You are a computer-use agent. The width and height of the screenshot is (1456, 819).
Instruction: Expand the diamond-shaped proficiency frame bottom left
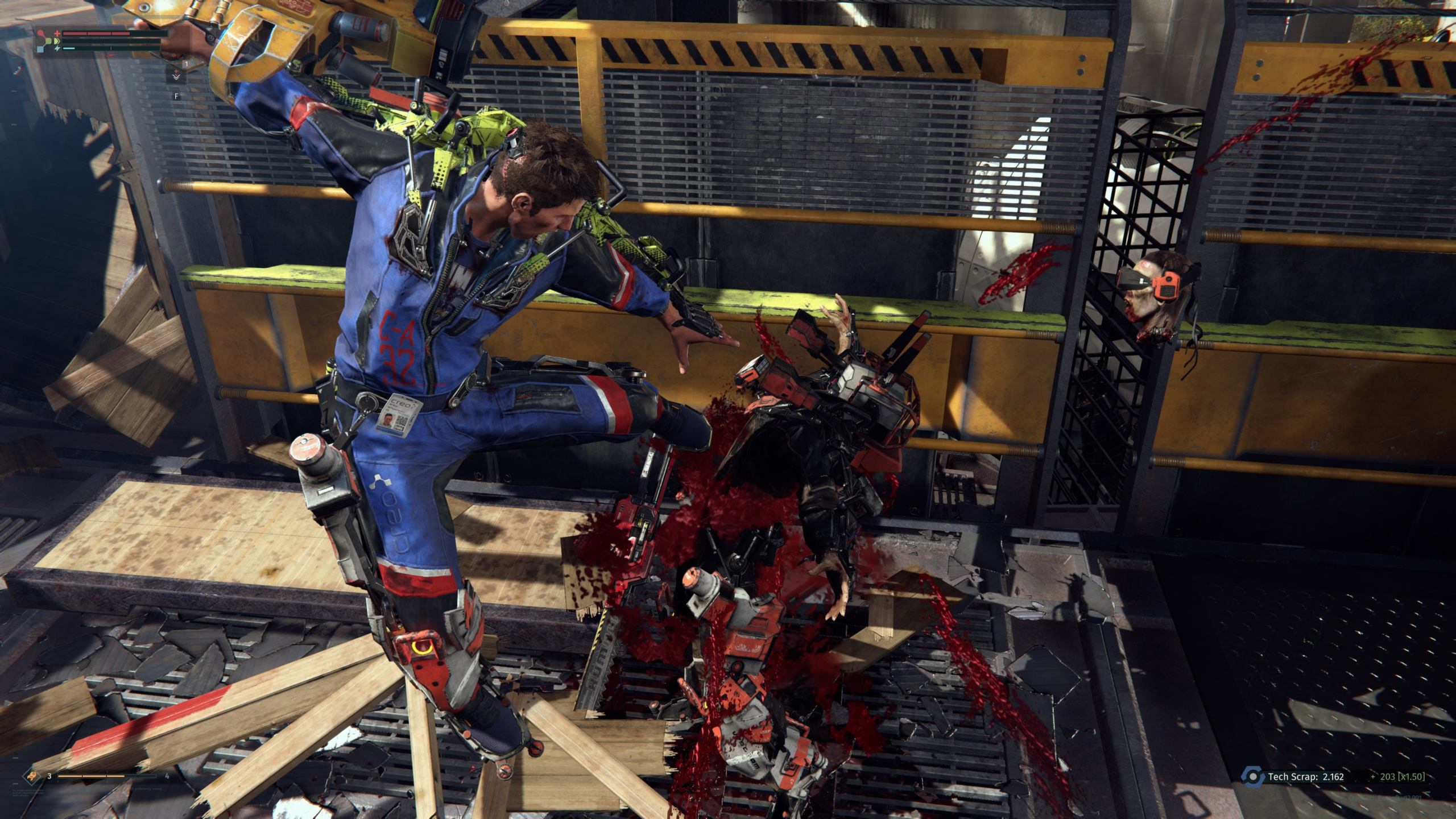(32, 776)
